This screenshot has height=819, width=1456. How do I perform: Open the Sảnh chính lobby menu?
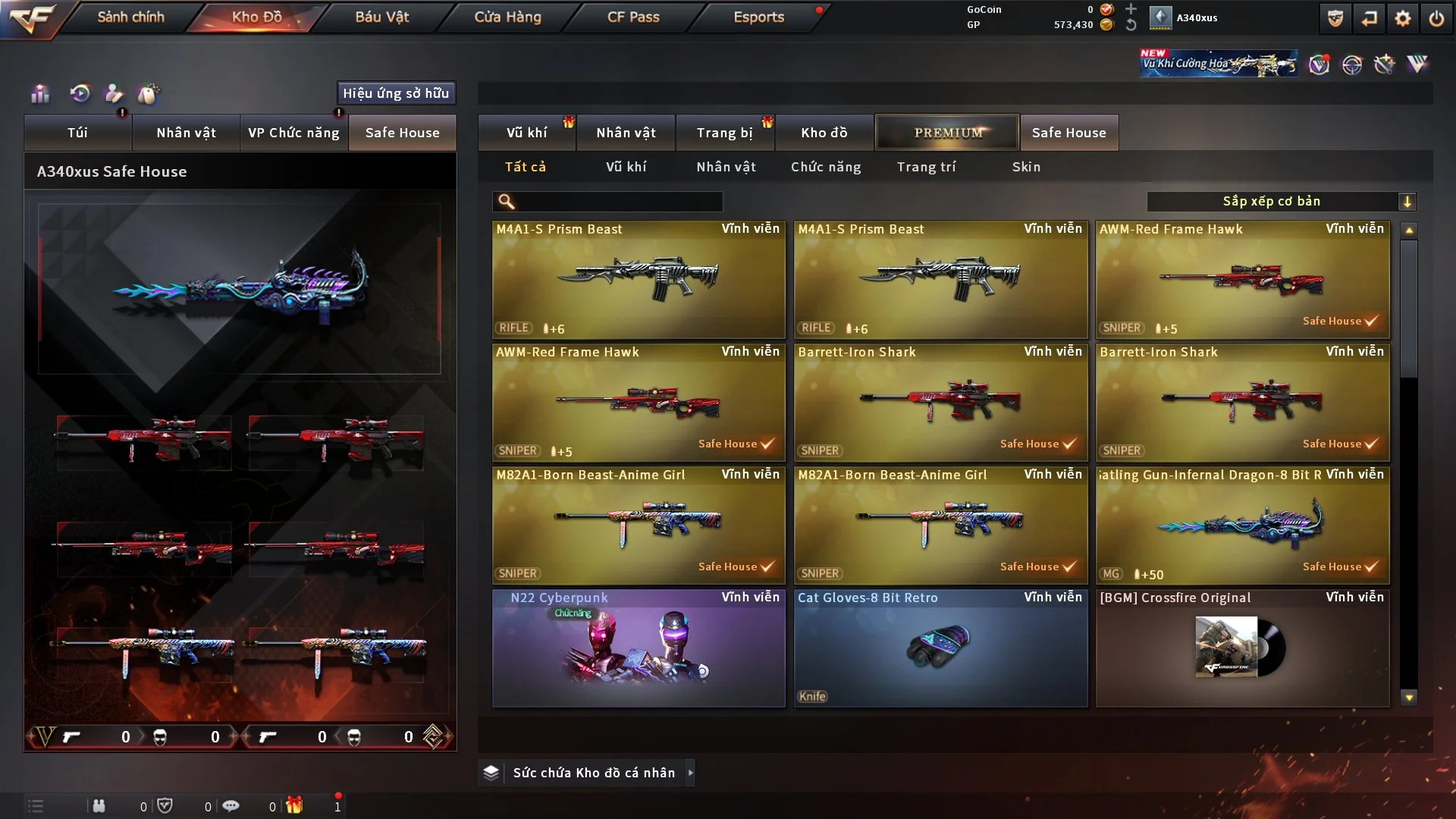[130, 17]
